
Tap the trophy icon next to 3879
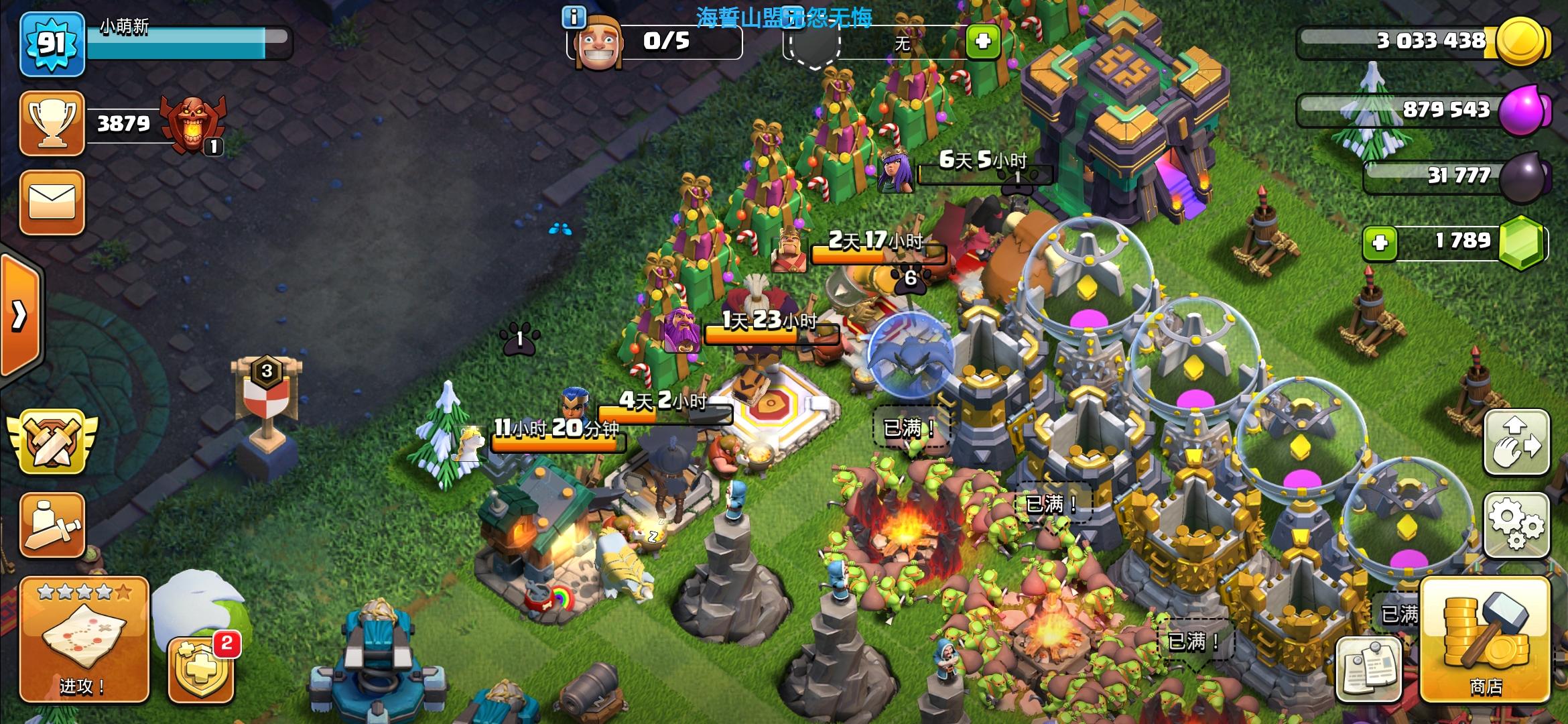click(52, 123)
